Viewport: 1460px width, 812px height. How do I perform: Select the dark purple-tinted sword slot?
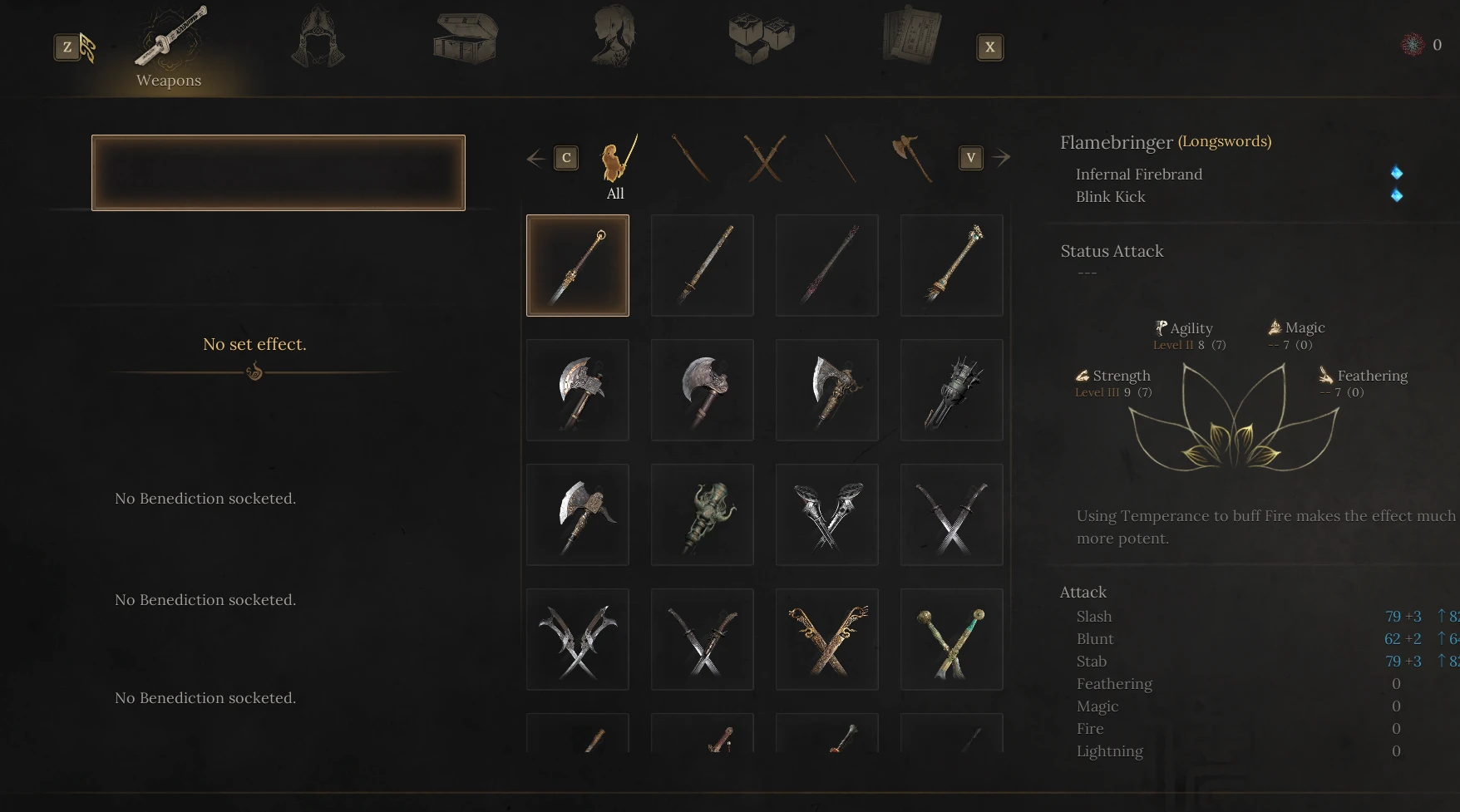(x=827, y=265)
